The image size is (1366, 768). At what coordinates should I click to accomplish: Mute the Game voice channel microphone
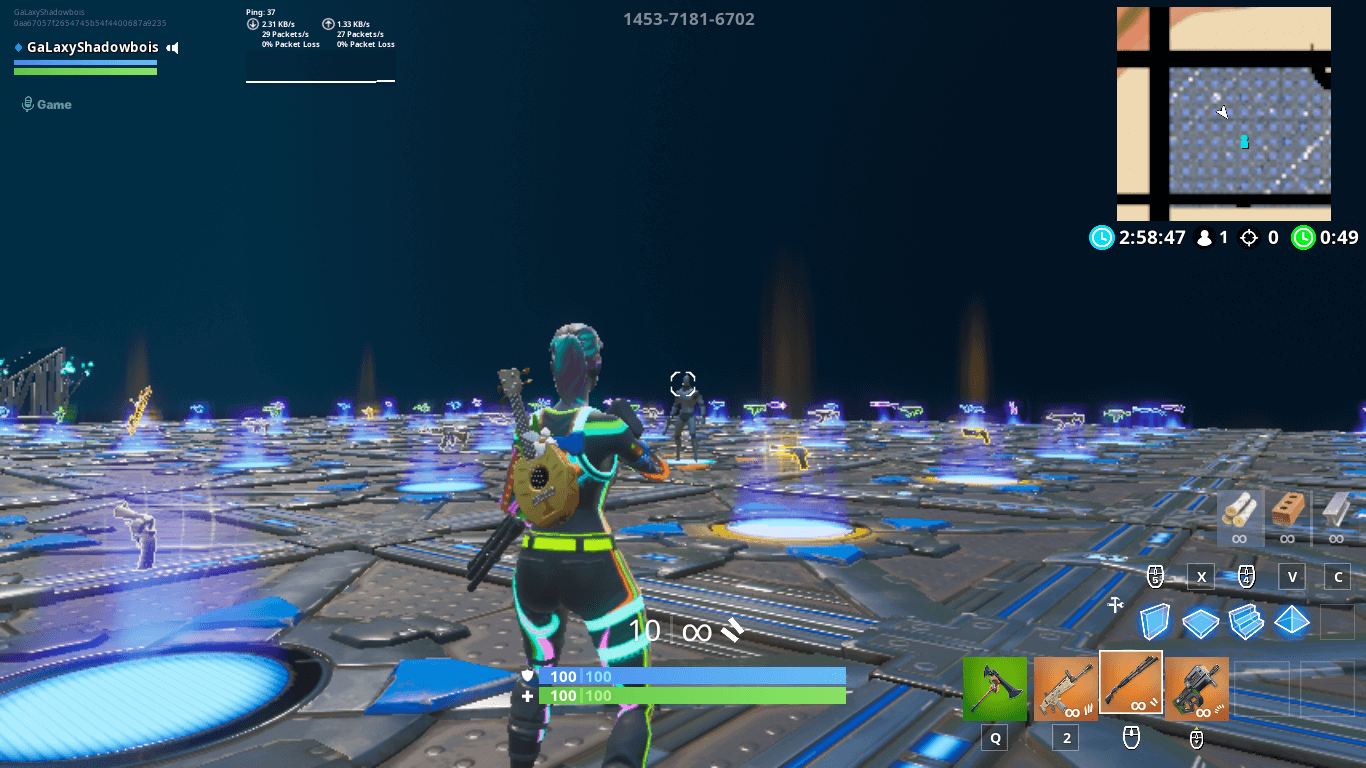25,103
